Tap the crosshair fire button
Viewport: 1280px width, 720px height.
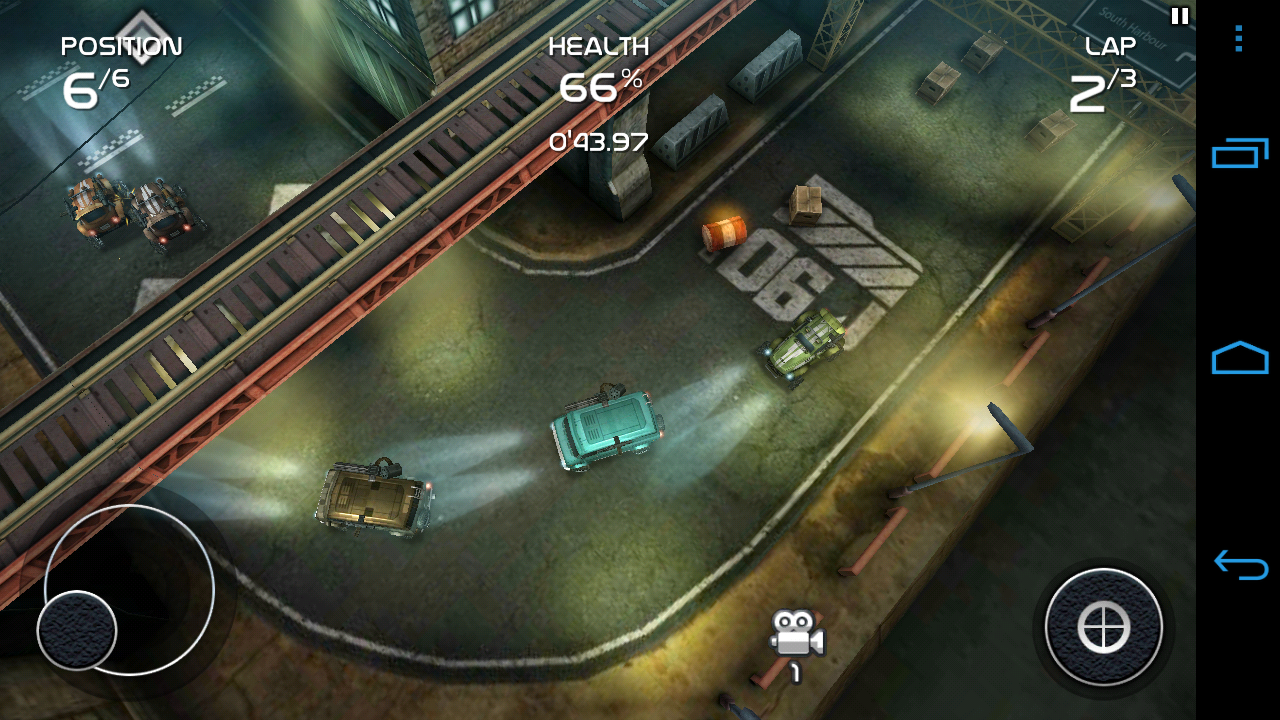(1104, 628)
